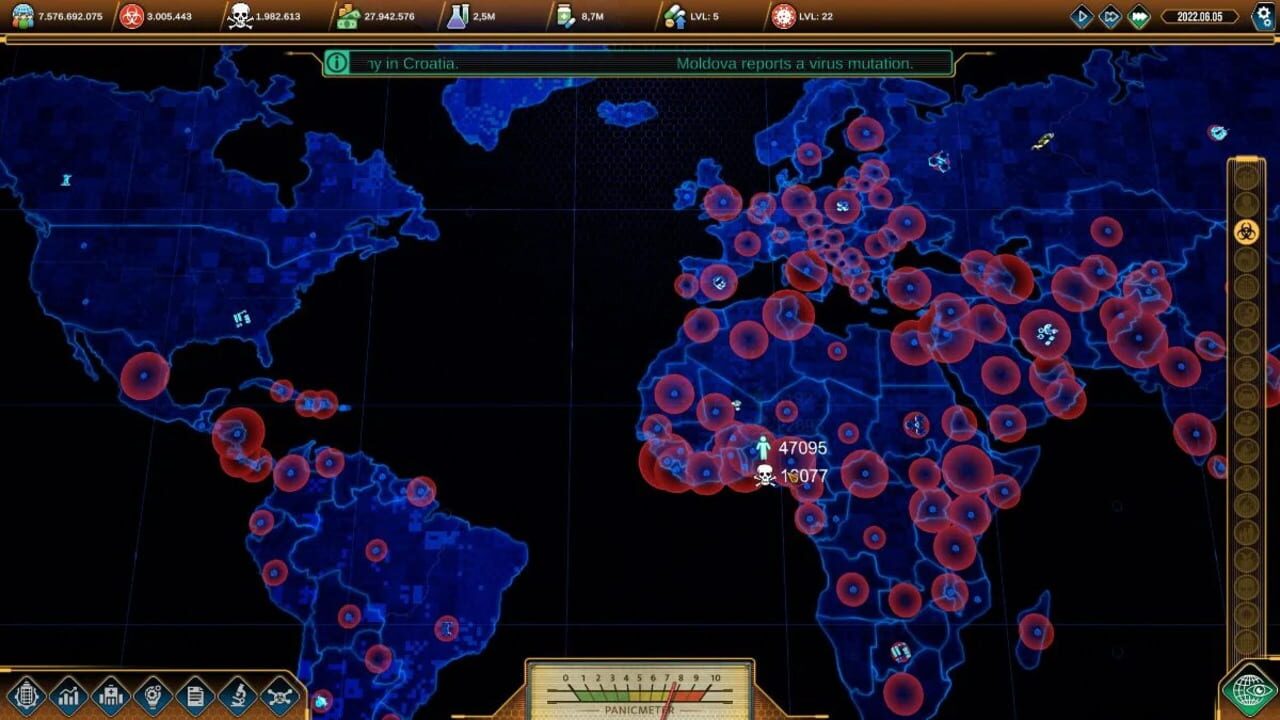Open the game settings gear
This screenshot has width=1280, height=720.
tap(1263, 15)
